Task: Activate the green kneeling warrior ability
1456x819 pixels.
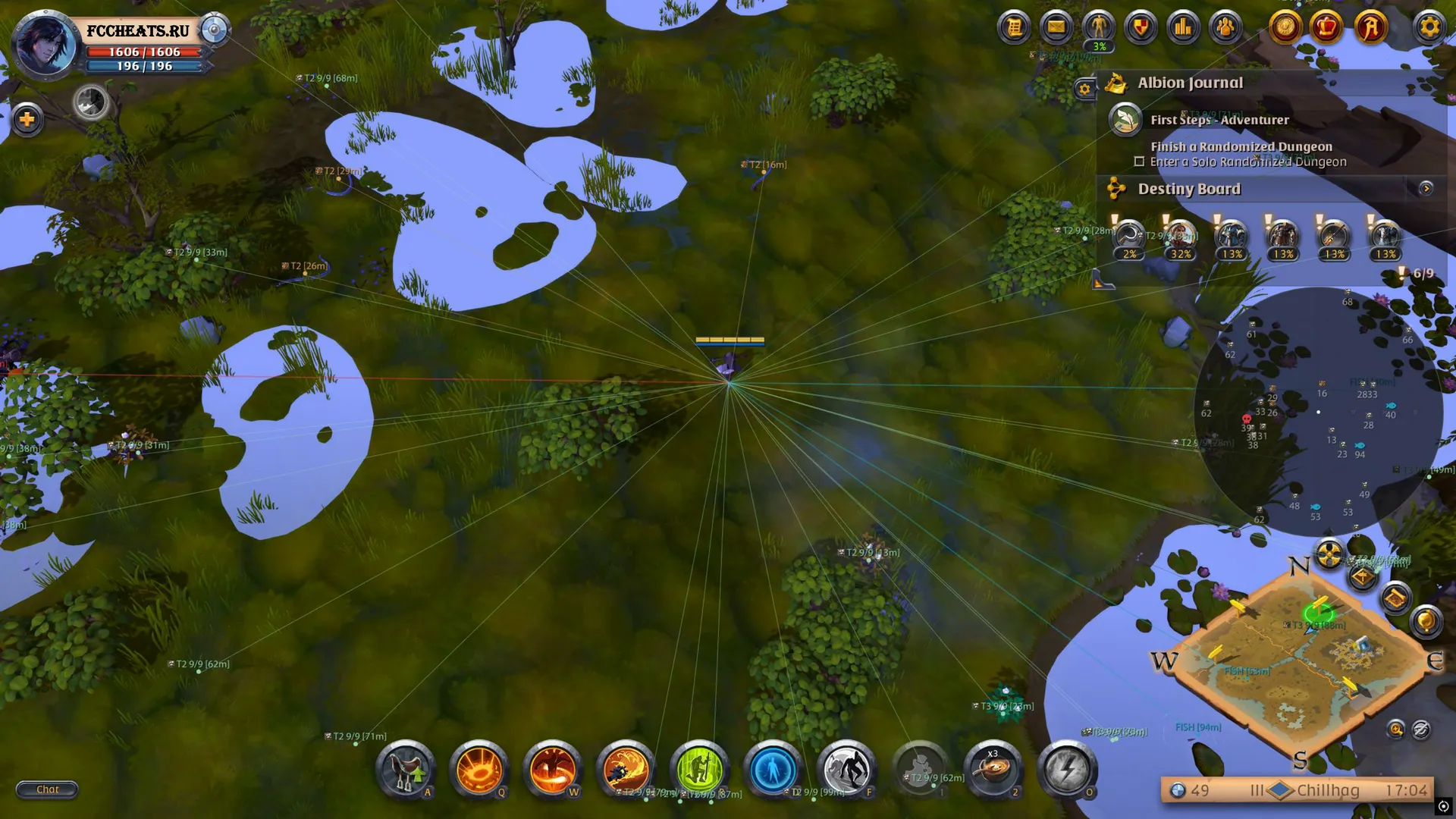Action: pyautogui.click(x=699, y=769)
